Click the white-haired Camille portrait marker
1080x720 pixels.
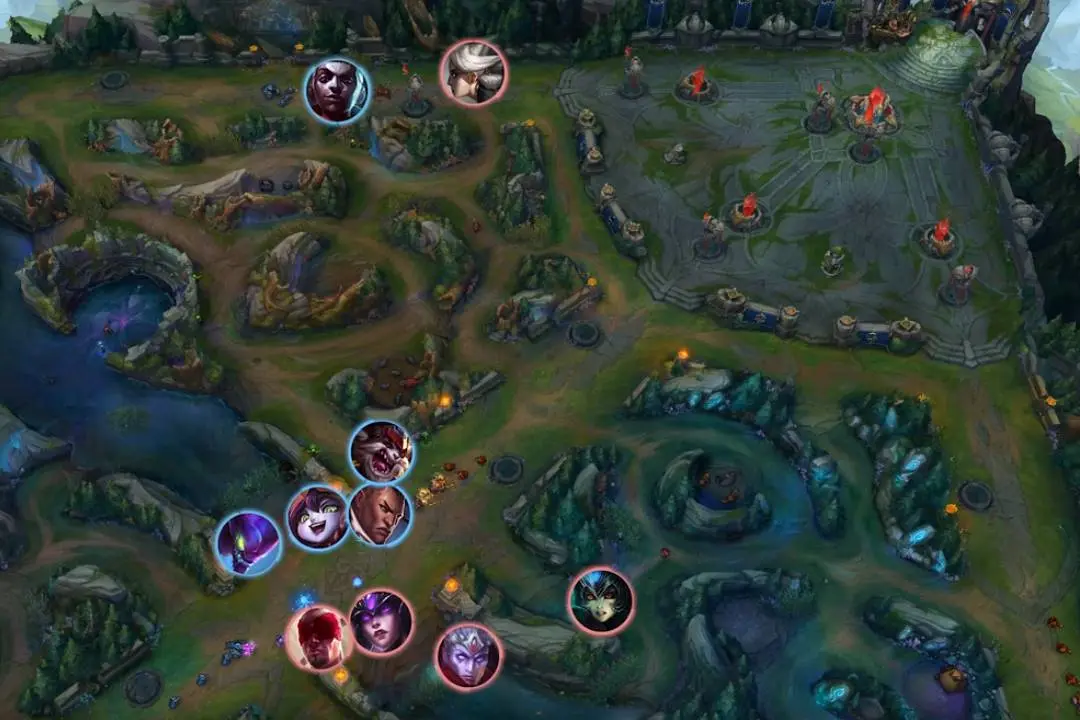point(473,73)
